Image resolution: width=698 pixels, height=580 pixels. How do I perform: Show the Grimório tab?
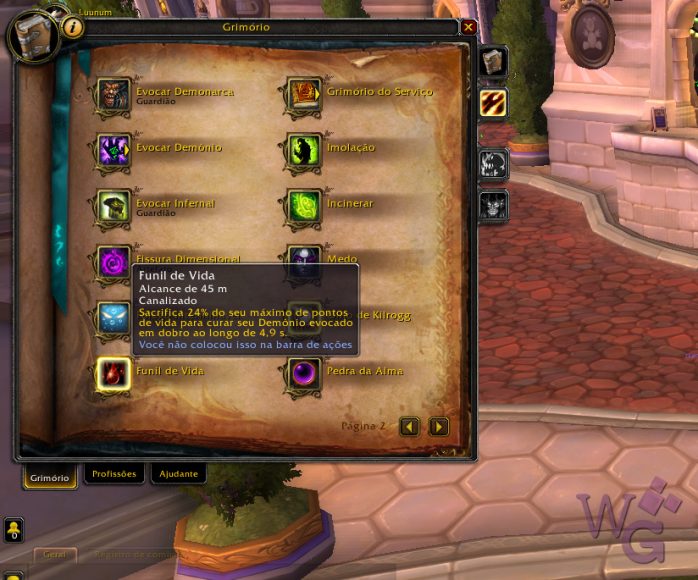pos(49,477)
